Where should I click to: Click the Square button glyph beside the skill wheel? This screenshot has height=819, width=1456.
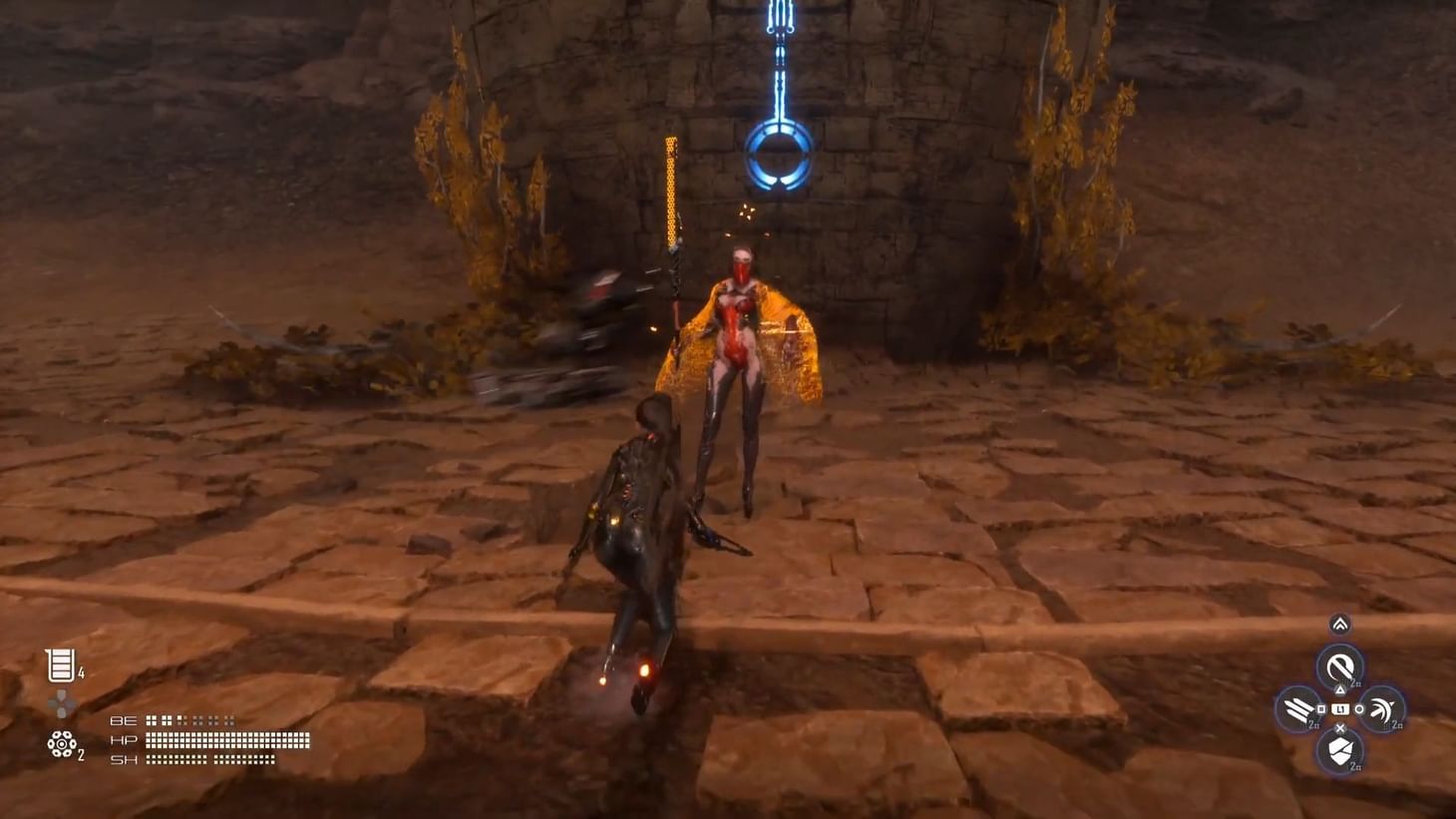click(1320, 708)
